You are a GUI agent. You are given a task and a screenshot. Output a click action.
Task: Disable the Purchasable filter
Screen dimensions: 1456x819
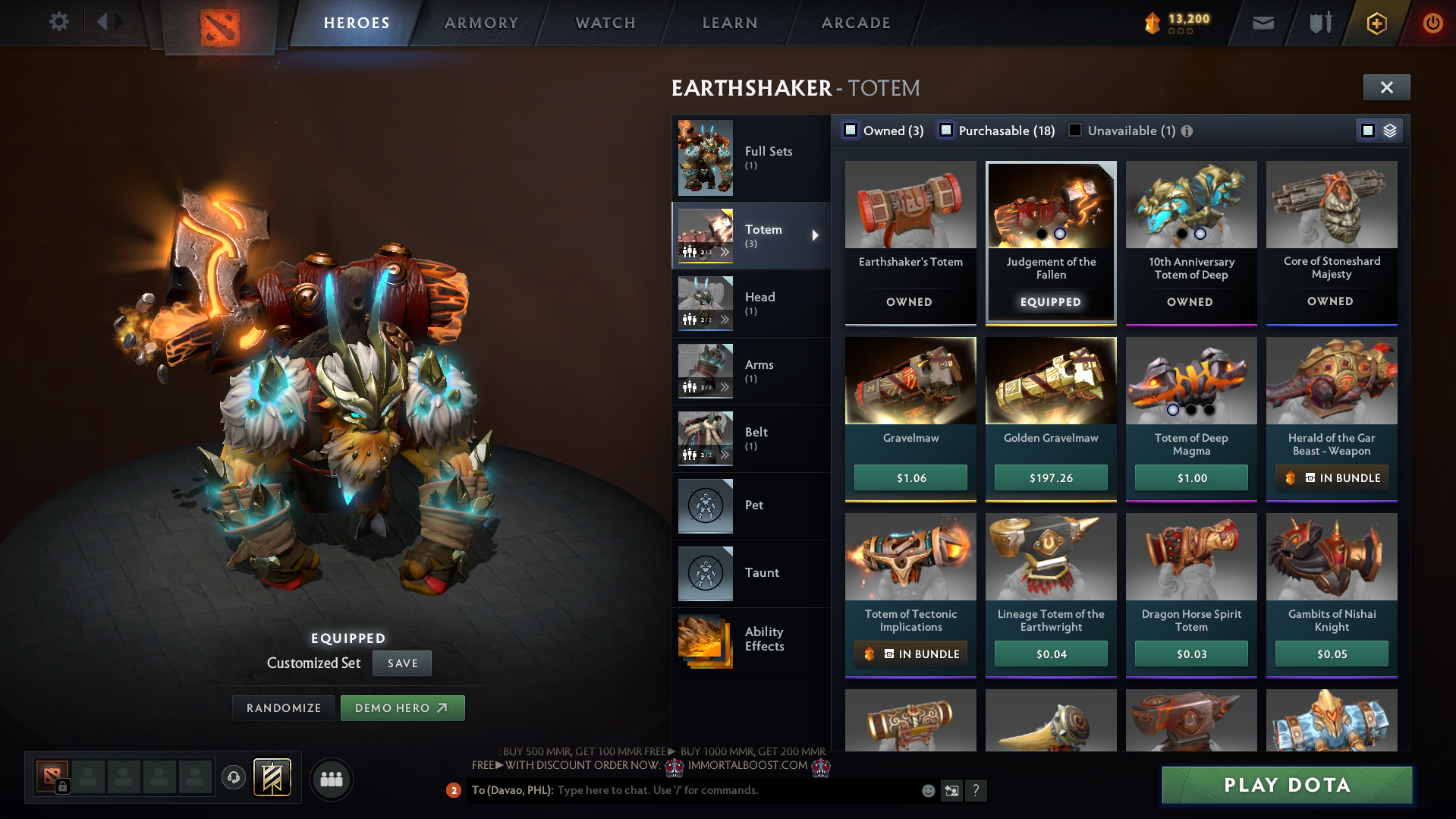point(946,131)
